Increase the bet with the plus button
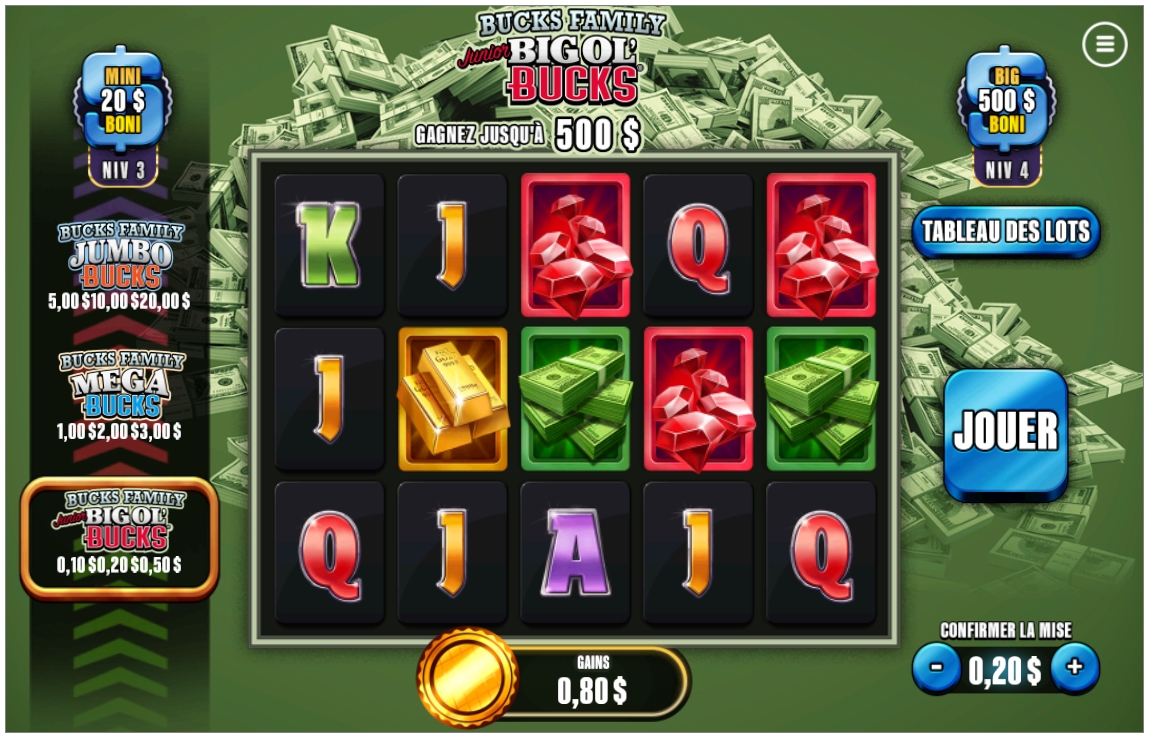This screenshot has height=738, width=1149. pyautogui.click(x=1075, y=668)
